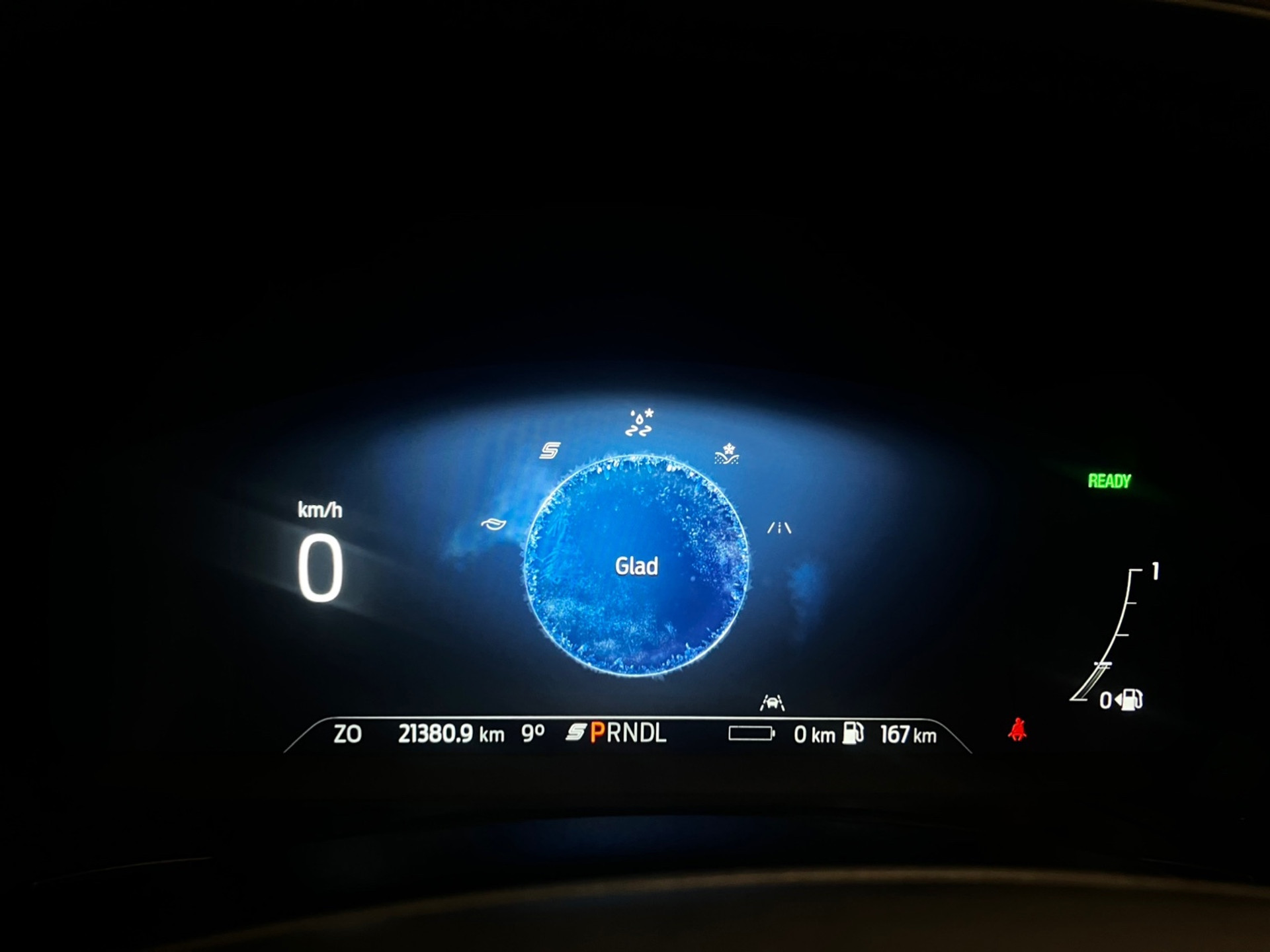The height and width of the screenshot is (952, 1270).
Task: Choose the Eco leaf drive mode
Action: coord(493,524)
